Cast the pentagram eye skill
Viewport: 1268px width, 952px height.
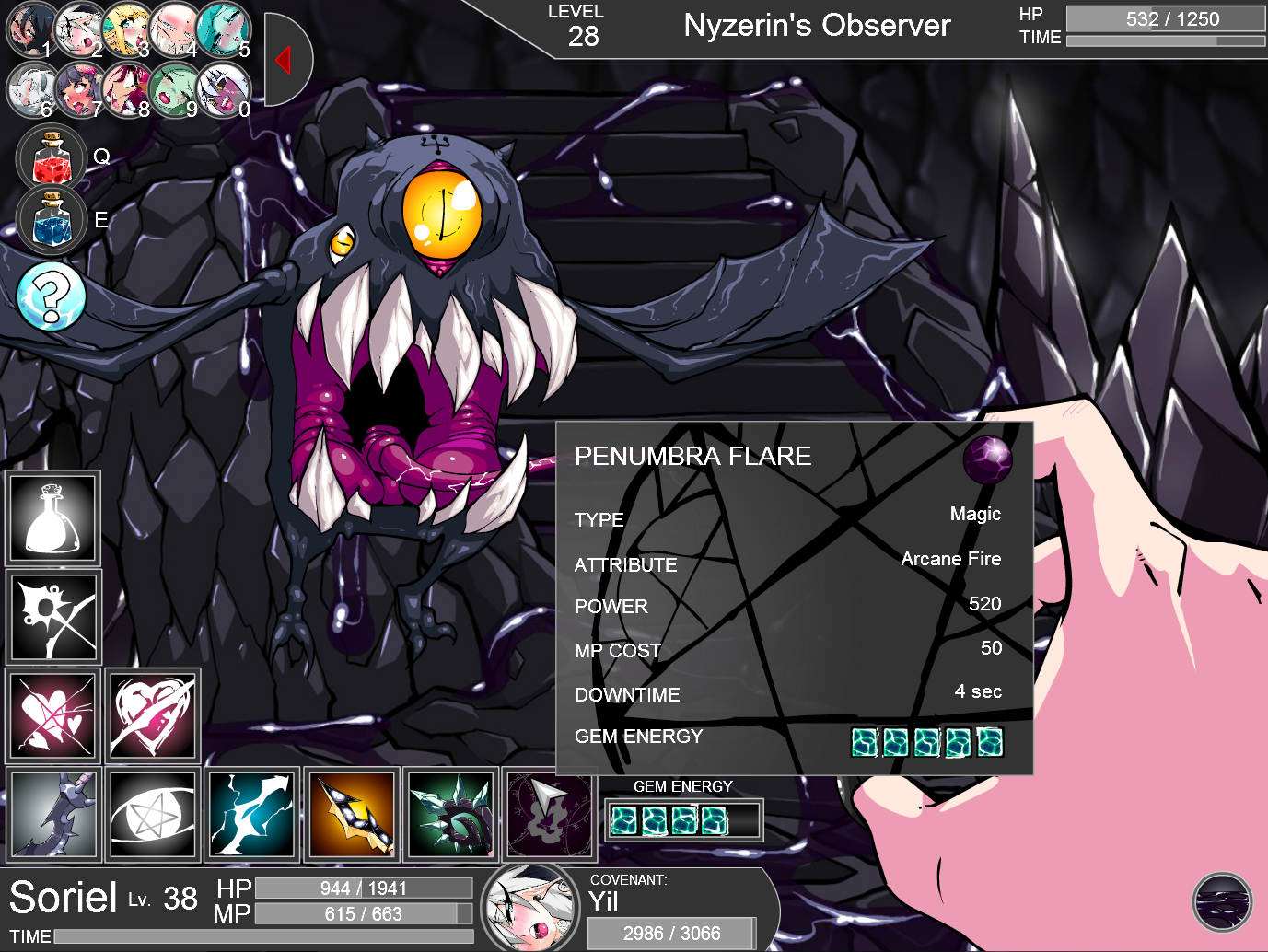pos(153,814)
